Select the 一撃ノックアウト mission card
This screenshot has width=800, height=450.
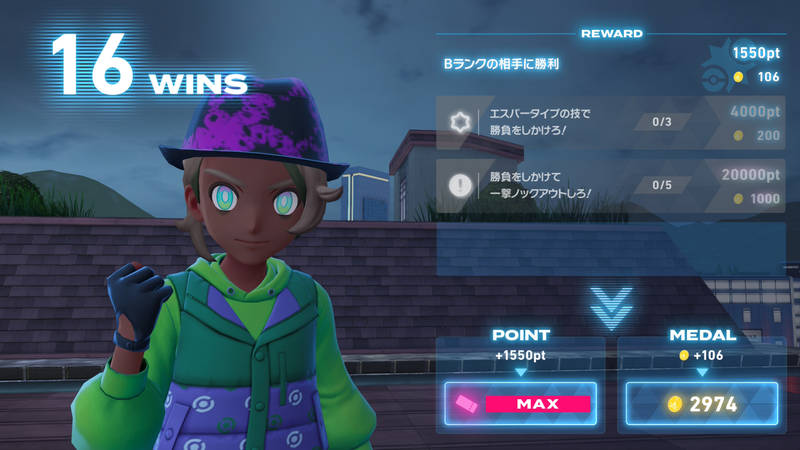coord(612,185)
